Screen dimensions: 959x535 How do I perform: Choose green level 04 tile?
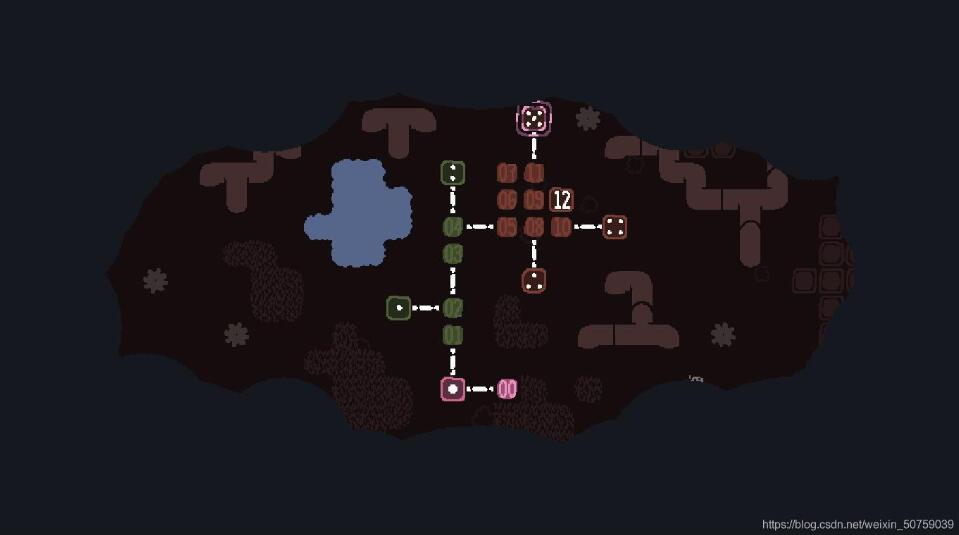click(x=453, y=227)
